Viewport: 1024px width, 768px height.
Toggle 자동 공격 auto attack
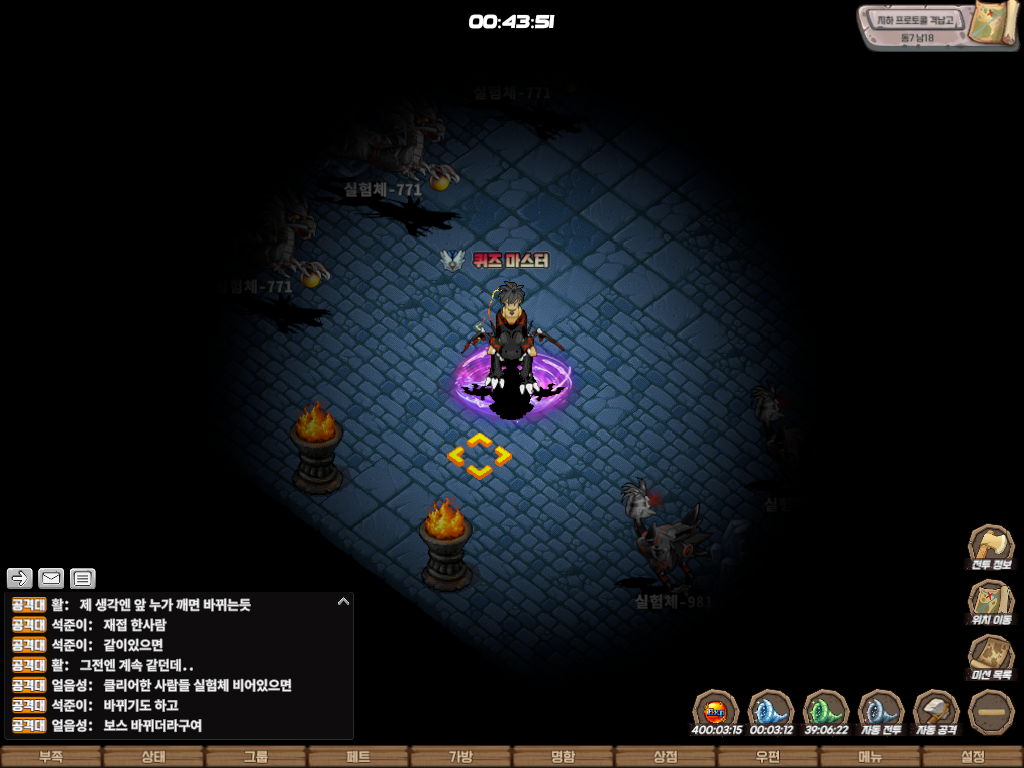tap(936, 713)
